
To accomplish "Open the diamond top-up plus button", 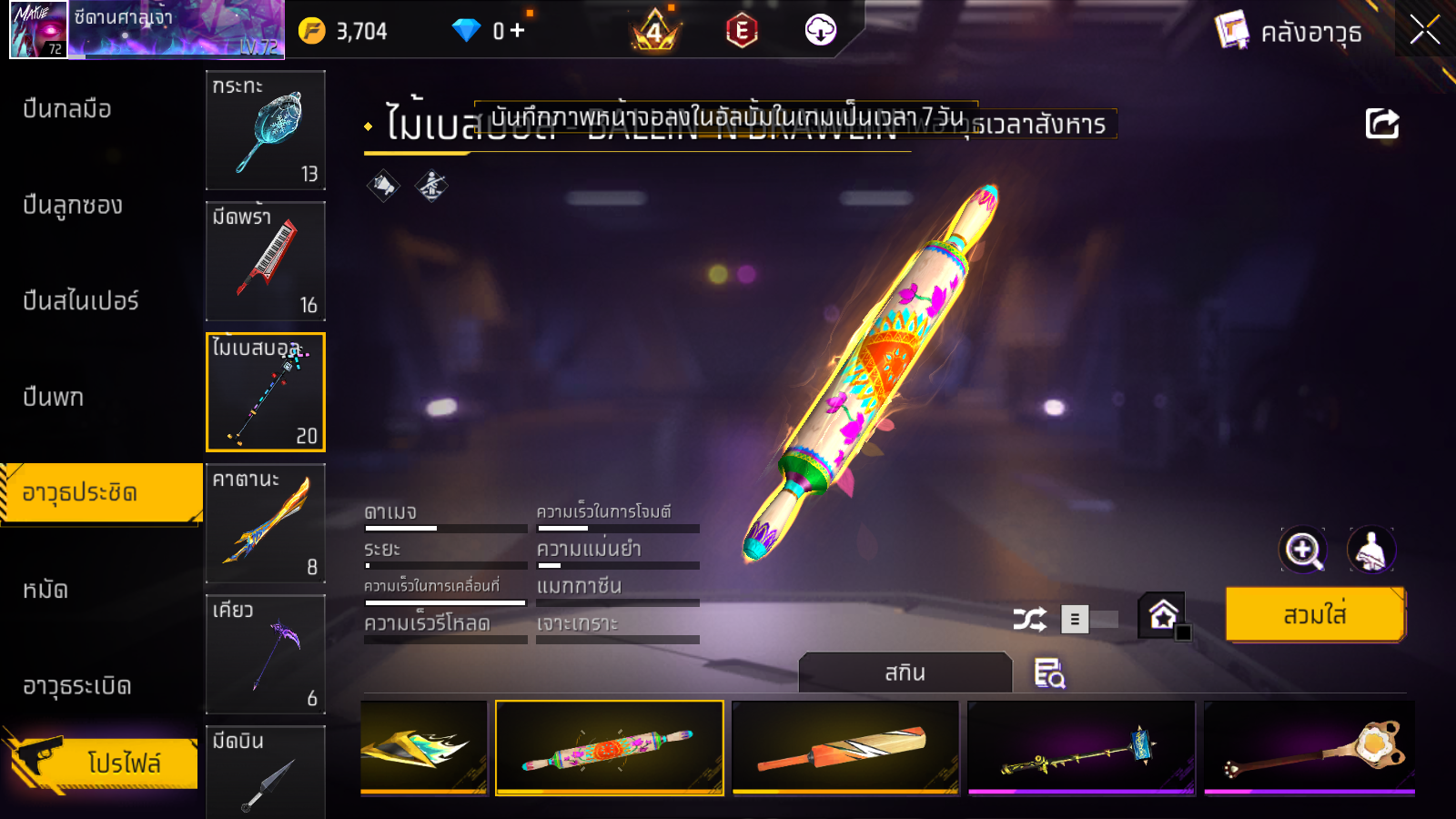I will (x=517, y=31).
